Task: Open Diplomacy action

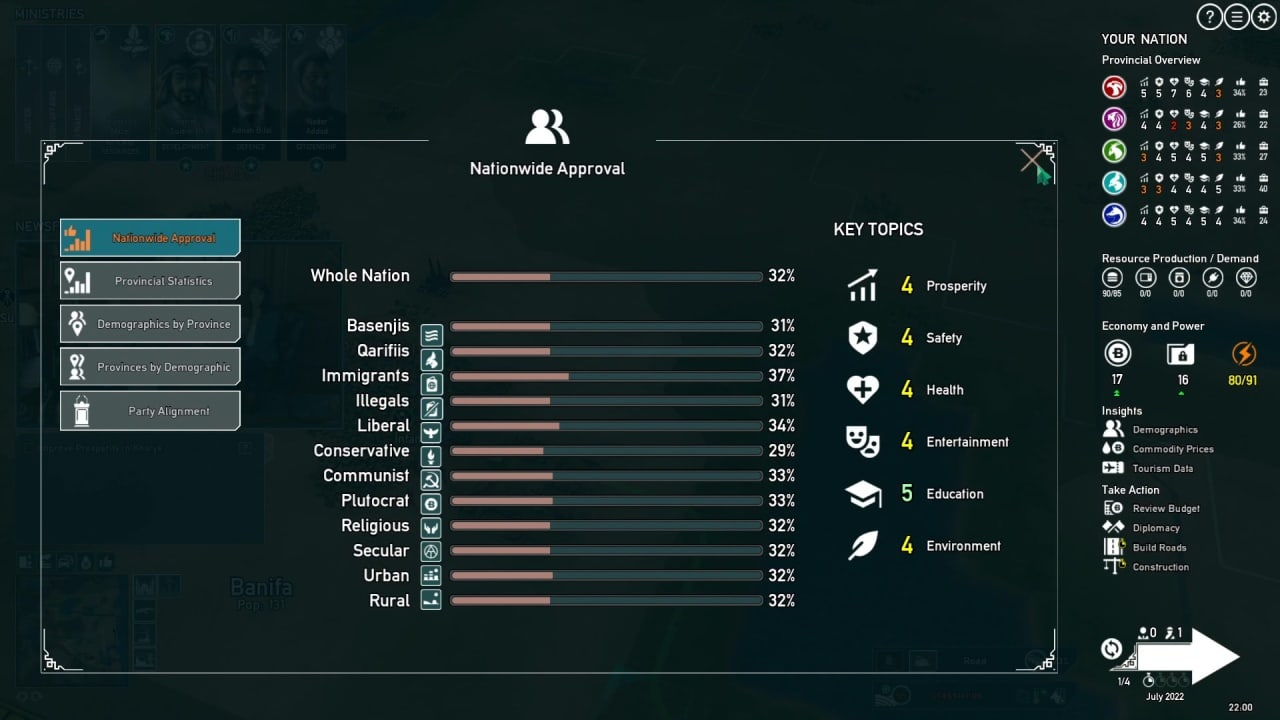Action: pyautogui.click(x=1155, y=528)
